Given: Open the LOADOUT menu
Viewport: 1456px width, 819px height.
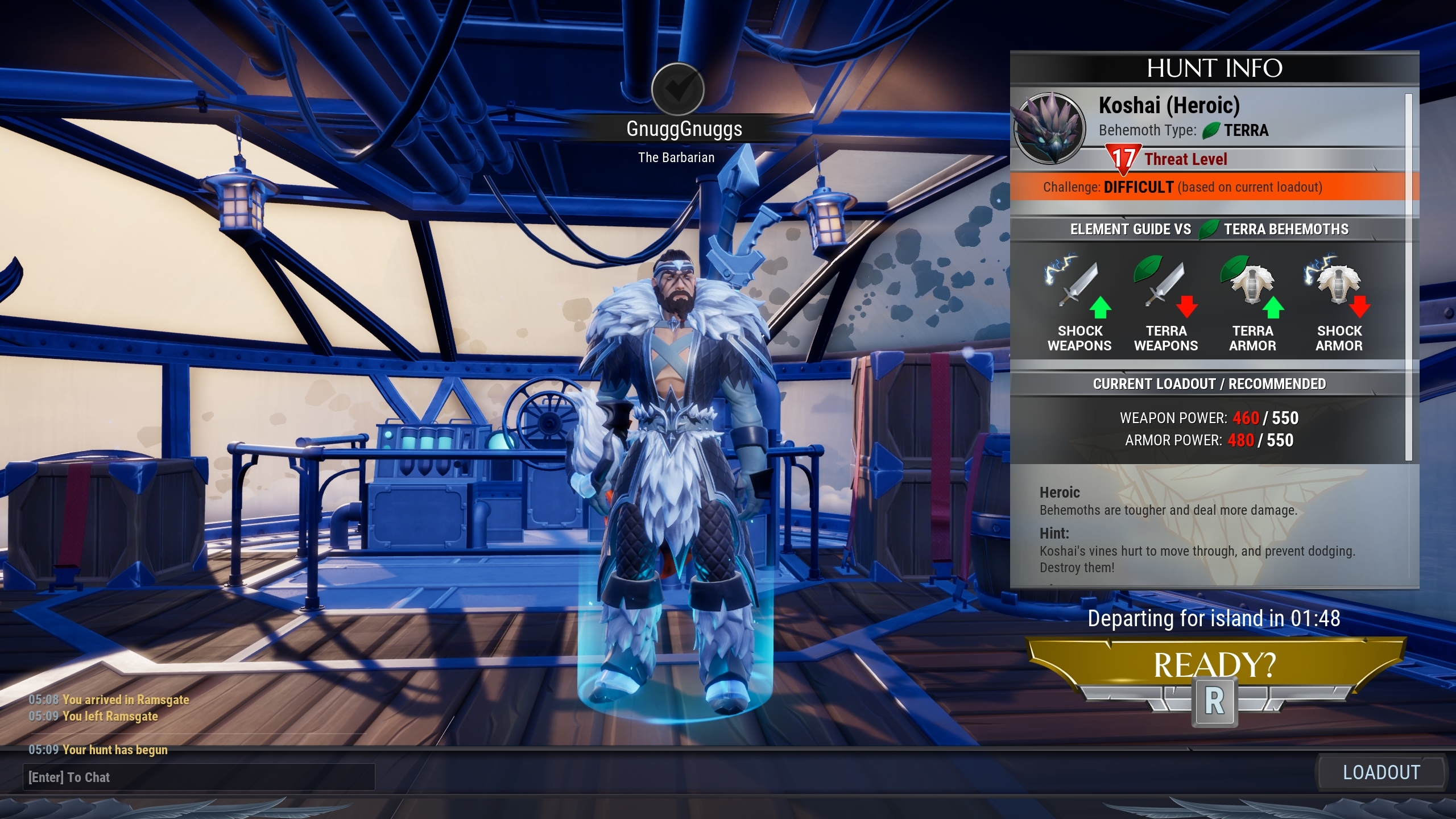Looking at the screenshot, I should [1381, 772].
